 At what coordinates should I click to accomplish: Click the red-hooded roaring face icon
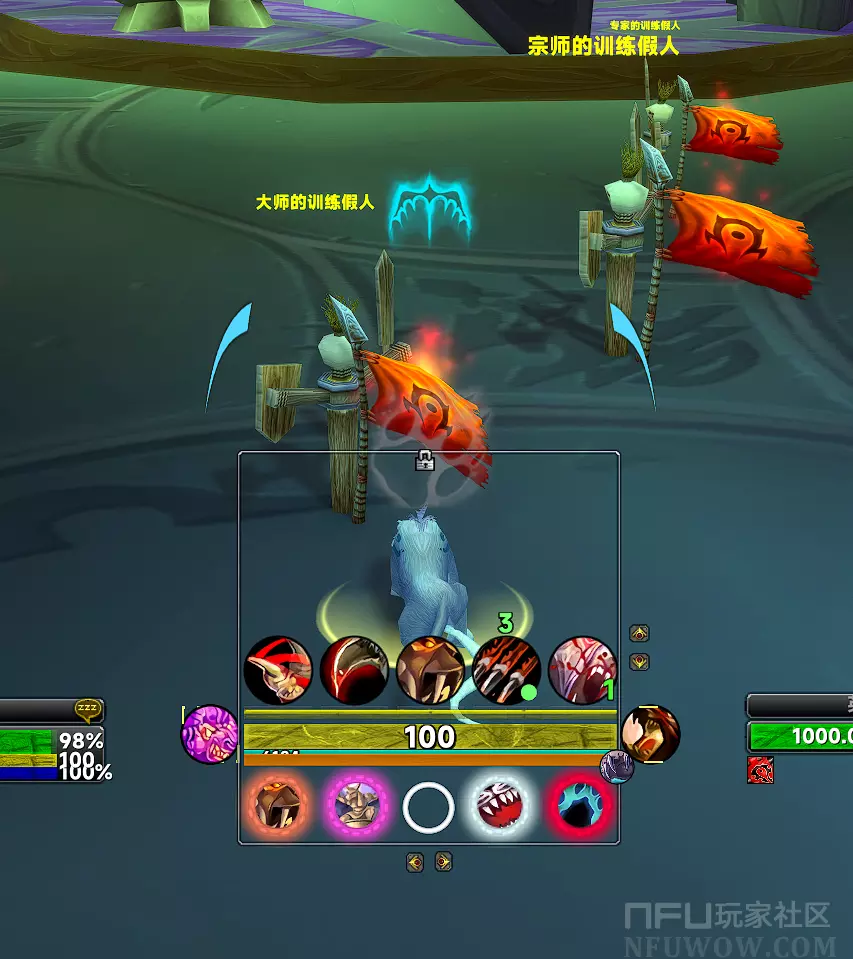650,734
